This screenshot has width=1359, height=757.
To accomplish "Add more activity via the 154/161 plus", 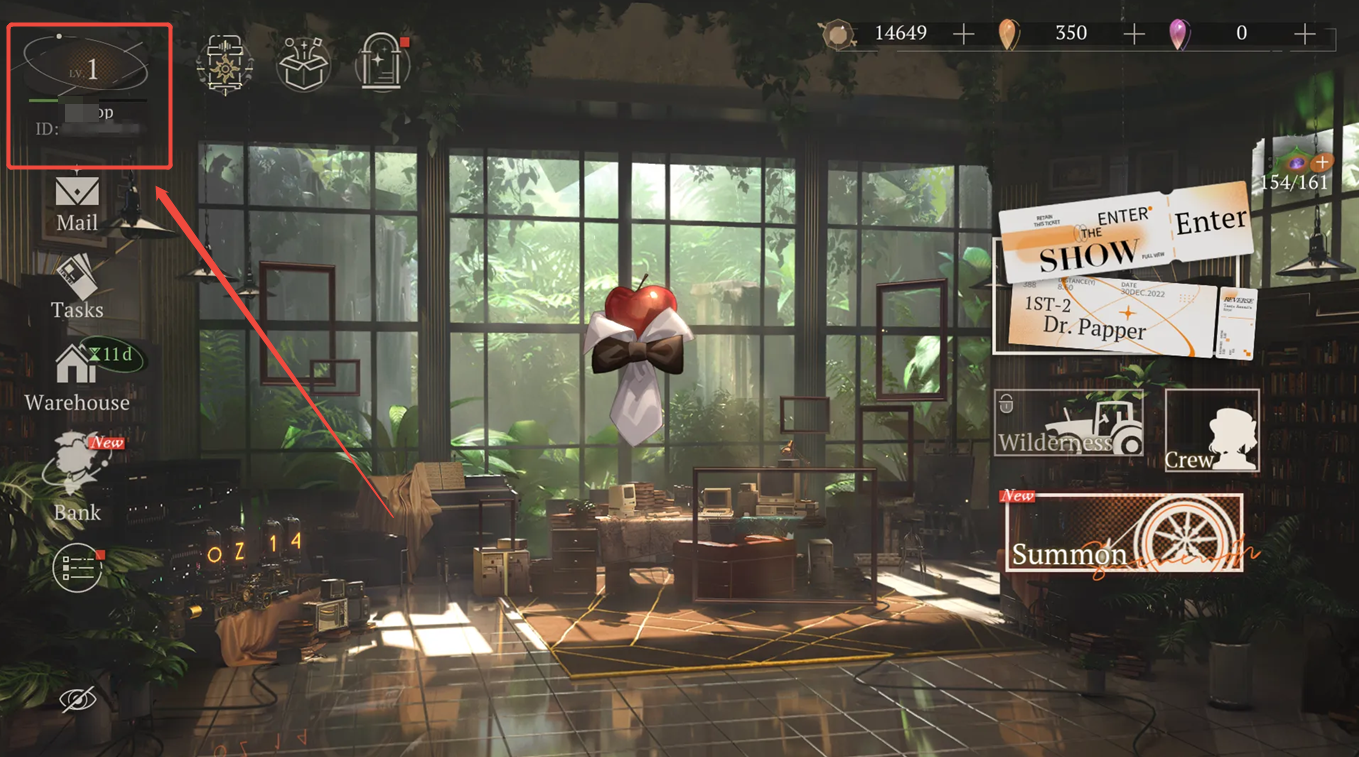I will tap(1322, 162).
